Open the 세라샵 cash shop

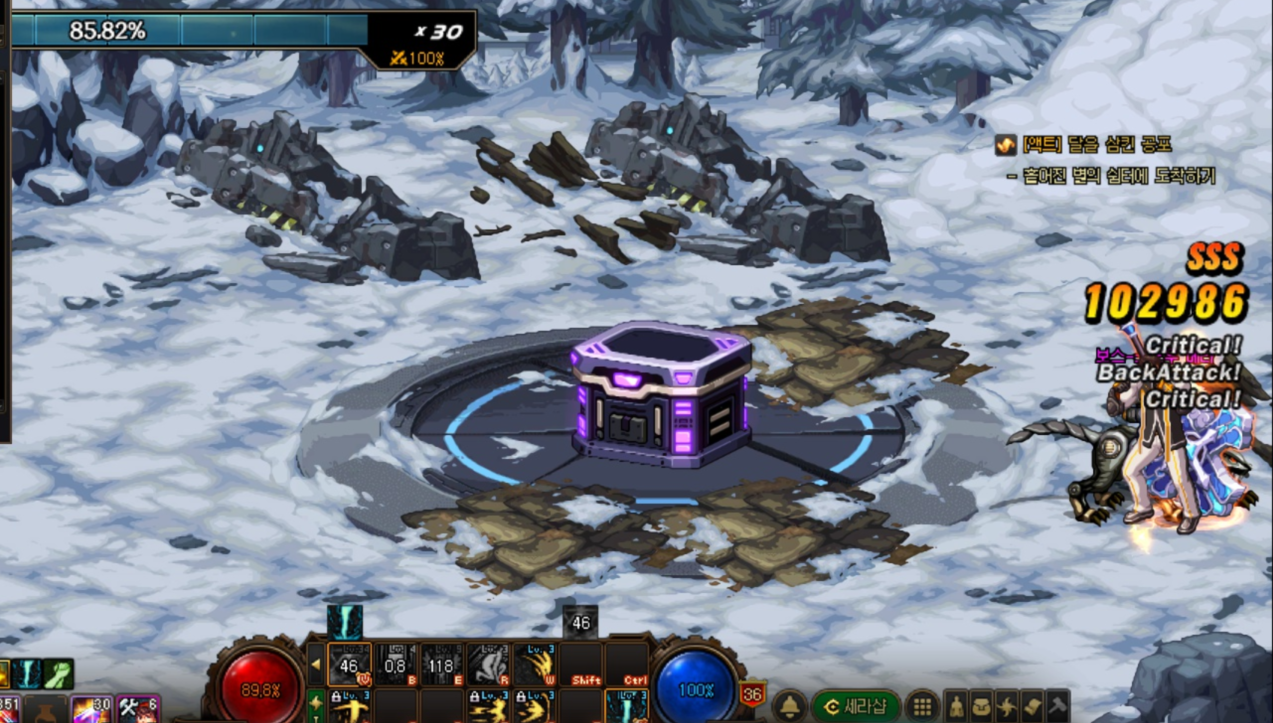coord(856,706)
